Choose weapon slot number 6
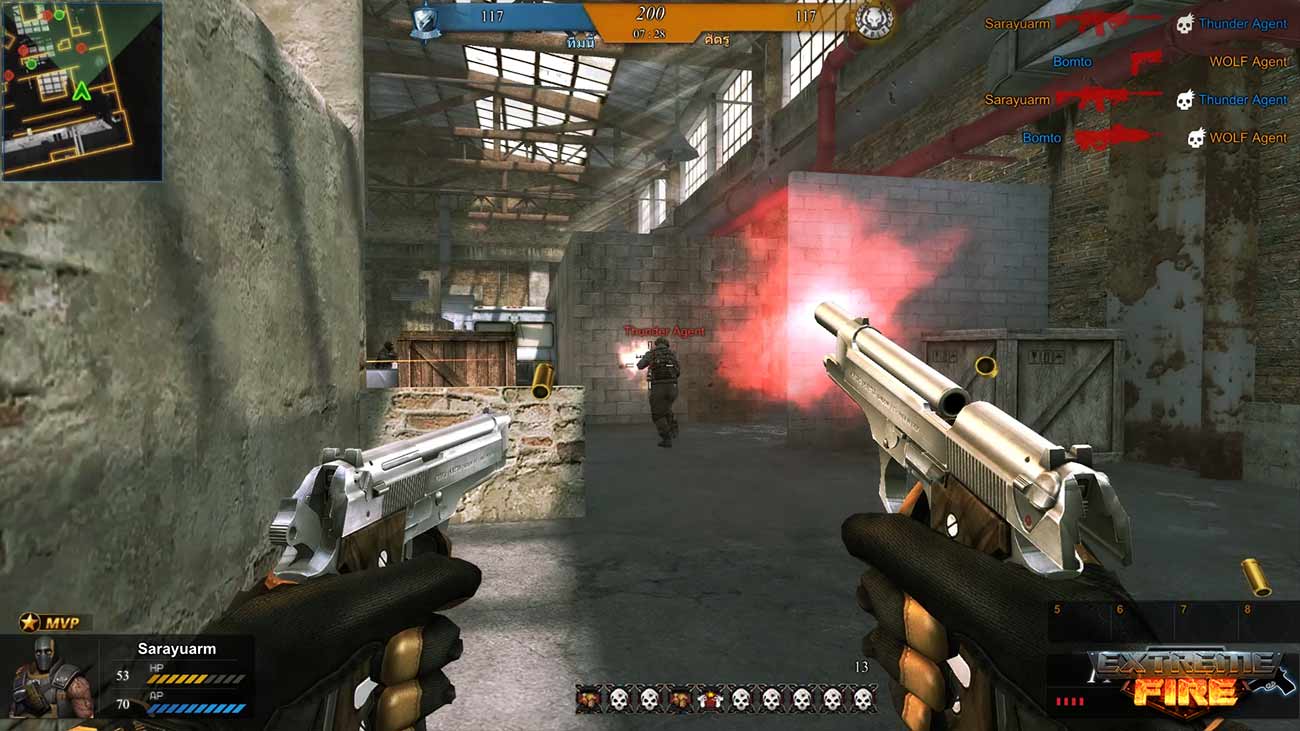This screenshot has width=1300, height=731. coord(1142,622)
